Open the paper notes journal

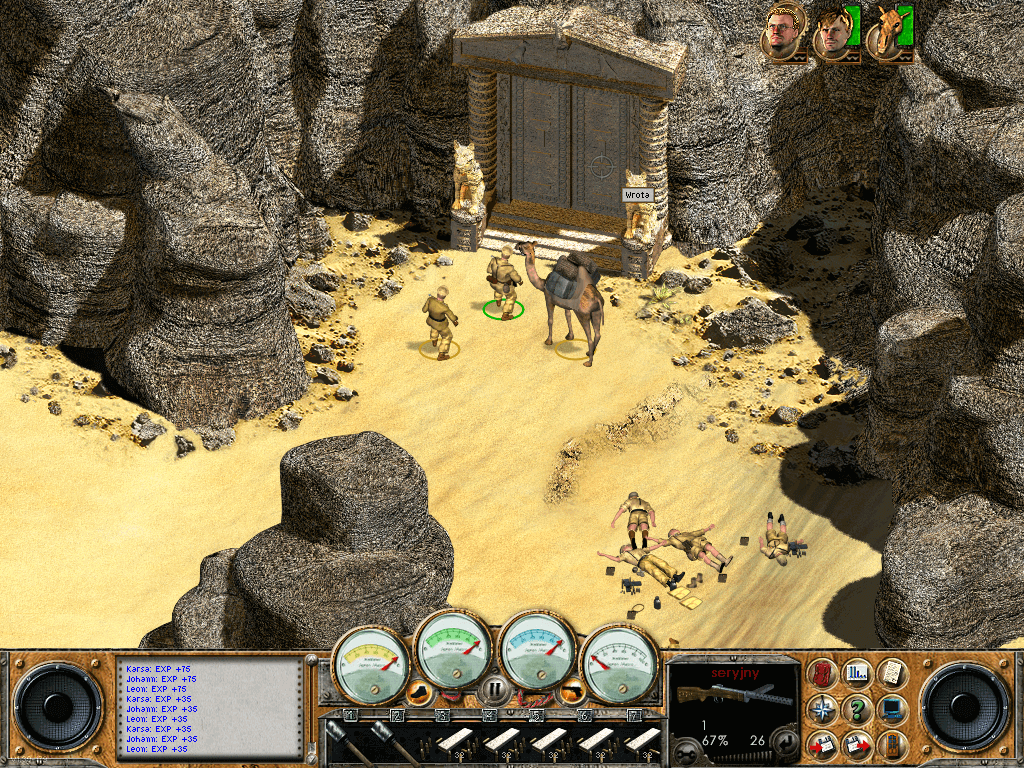point(890,673)
